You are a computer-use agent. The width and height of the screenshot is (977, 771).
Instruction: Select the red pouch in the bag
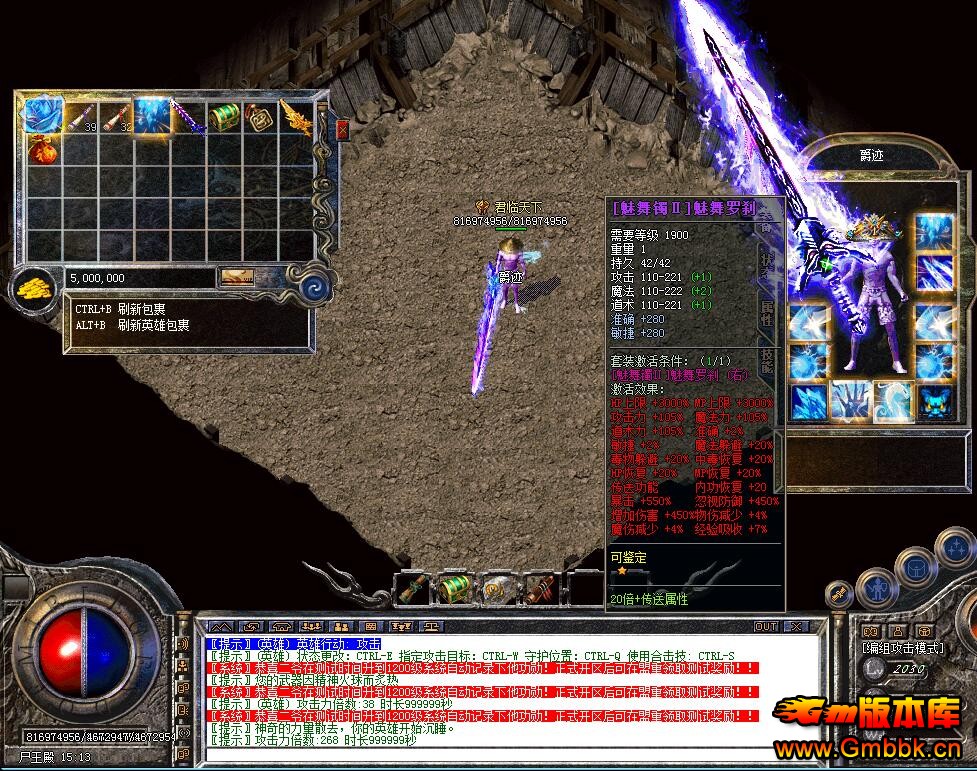coord(44,151)
